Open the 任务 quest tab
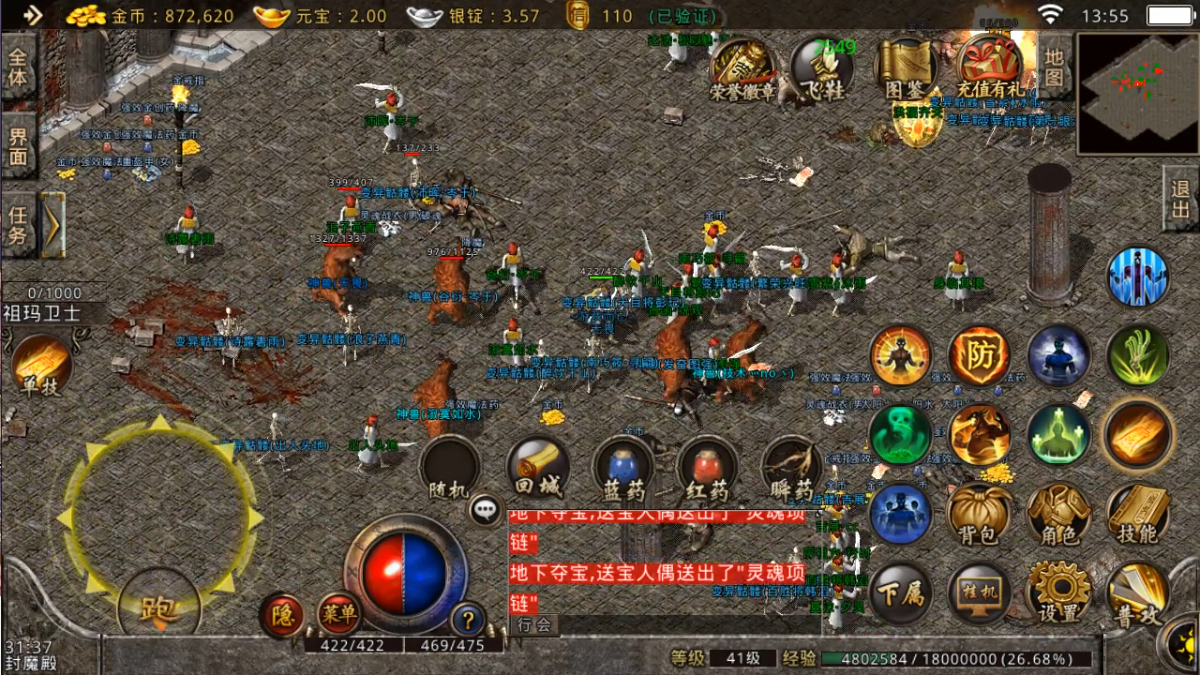This screenshot has width=1200, height=675. pyautogui.click(x=18, y=225)
